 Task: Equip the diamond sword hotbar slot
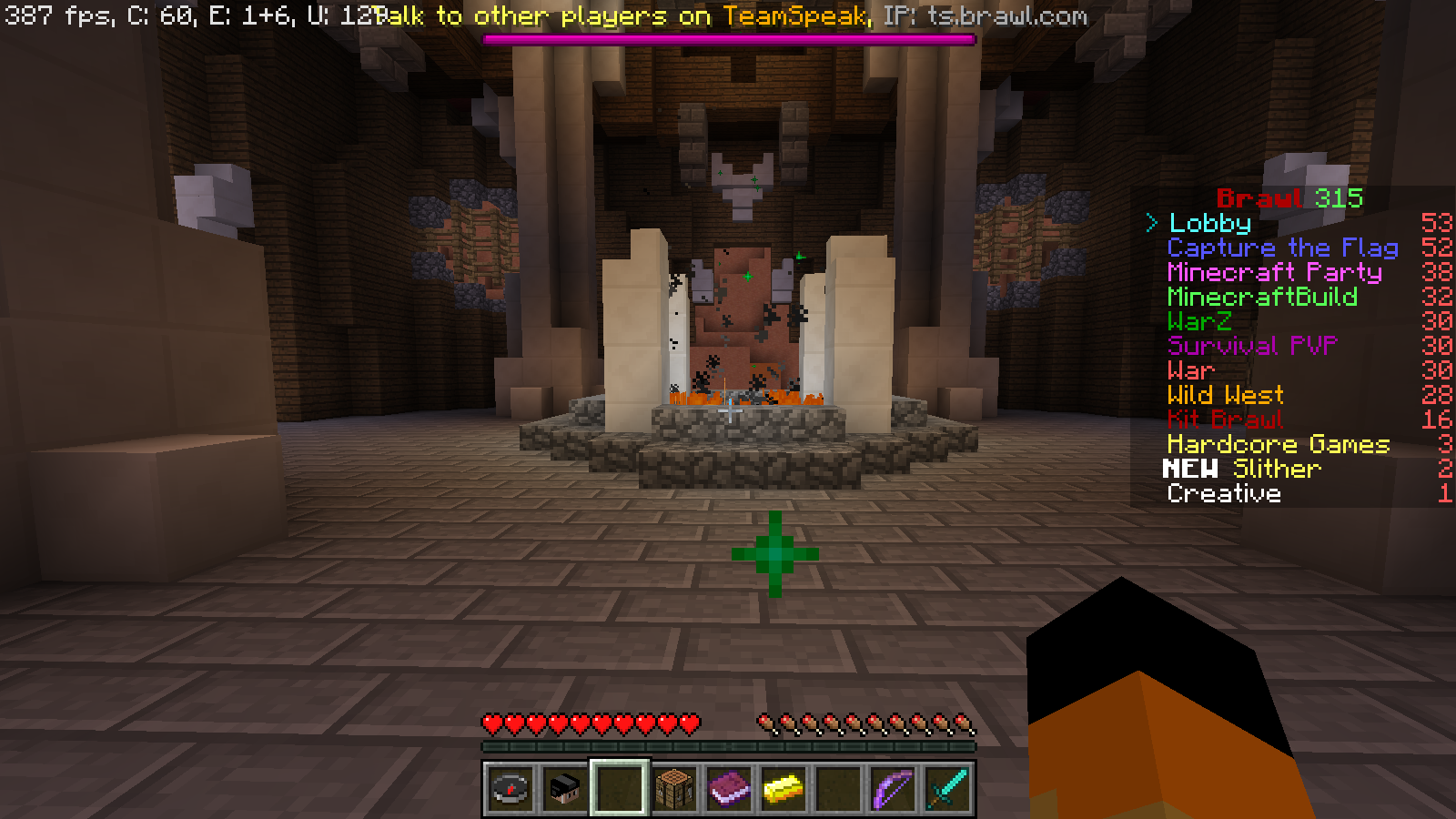(x=947, y=788)
